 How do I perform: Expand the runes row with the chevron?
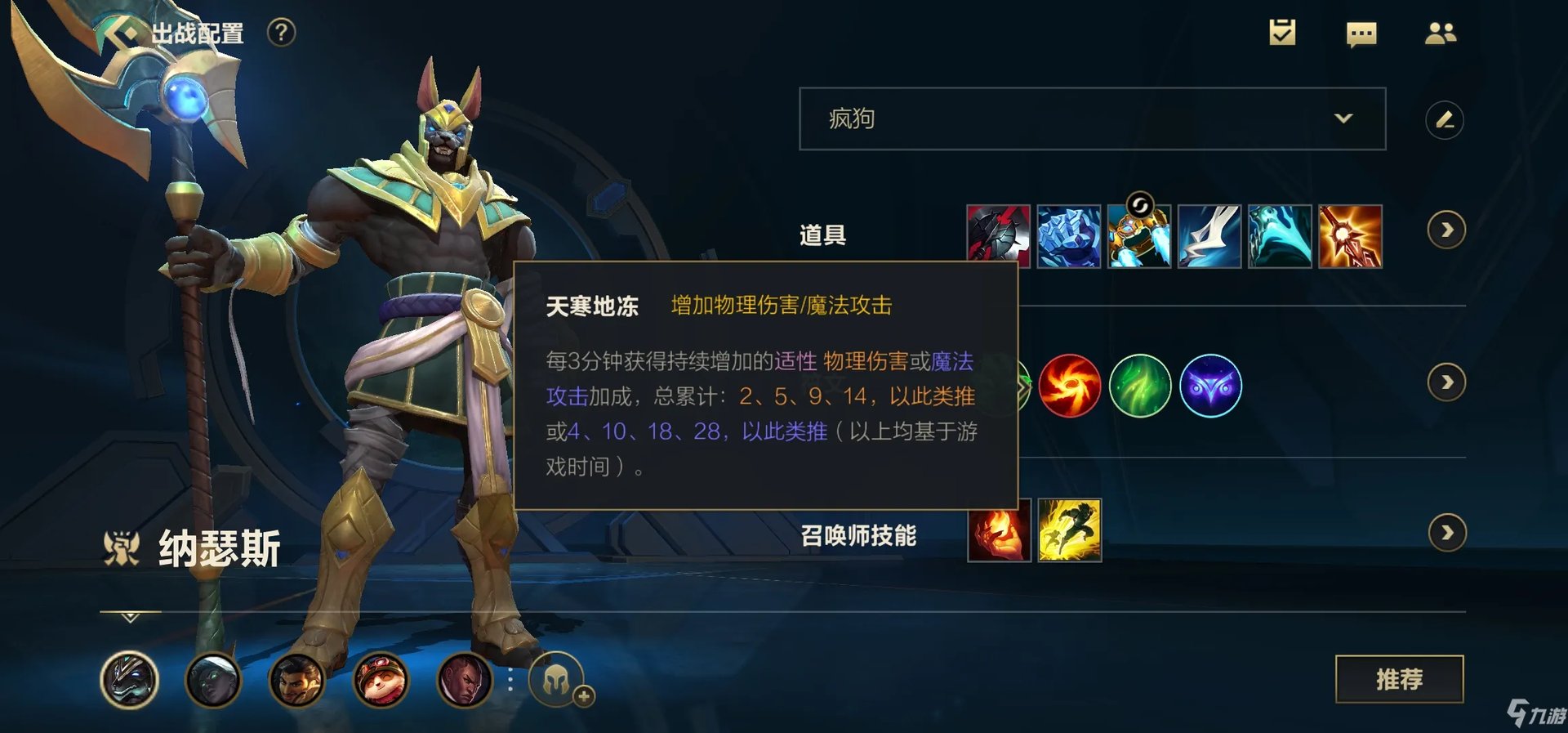(1447, 382)
